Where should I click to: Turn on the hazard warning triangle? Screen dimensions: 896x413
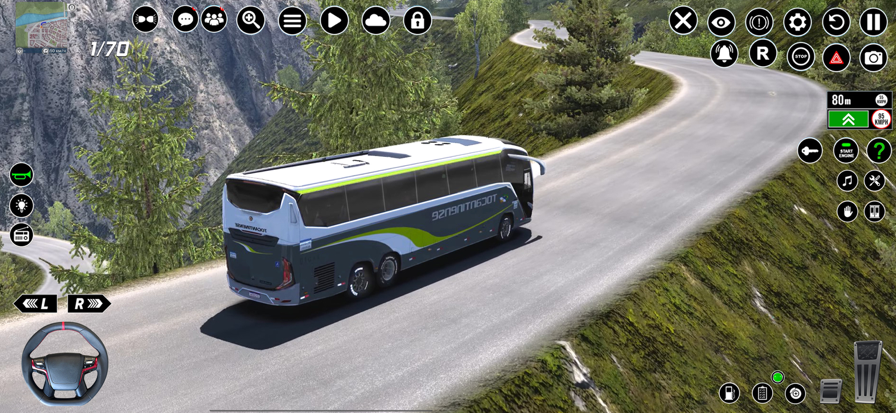point(836,57)
